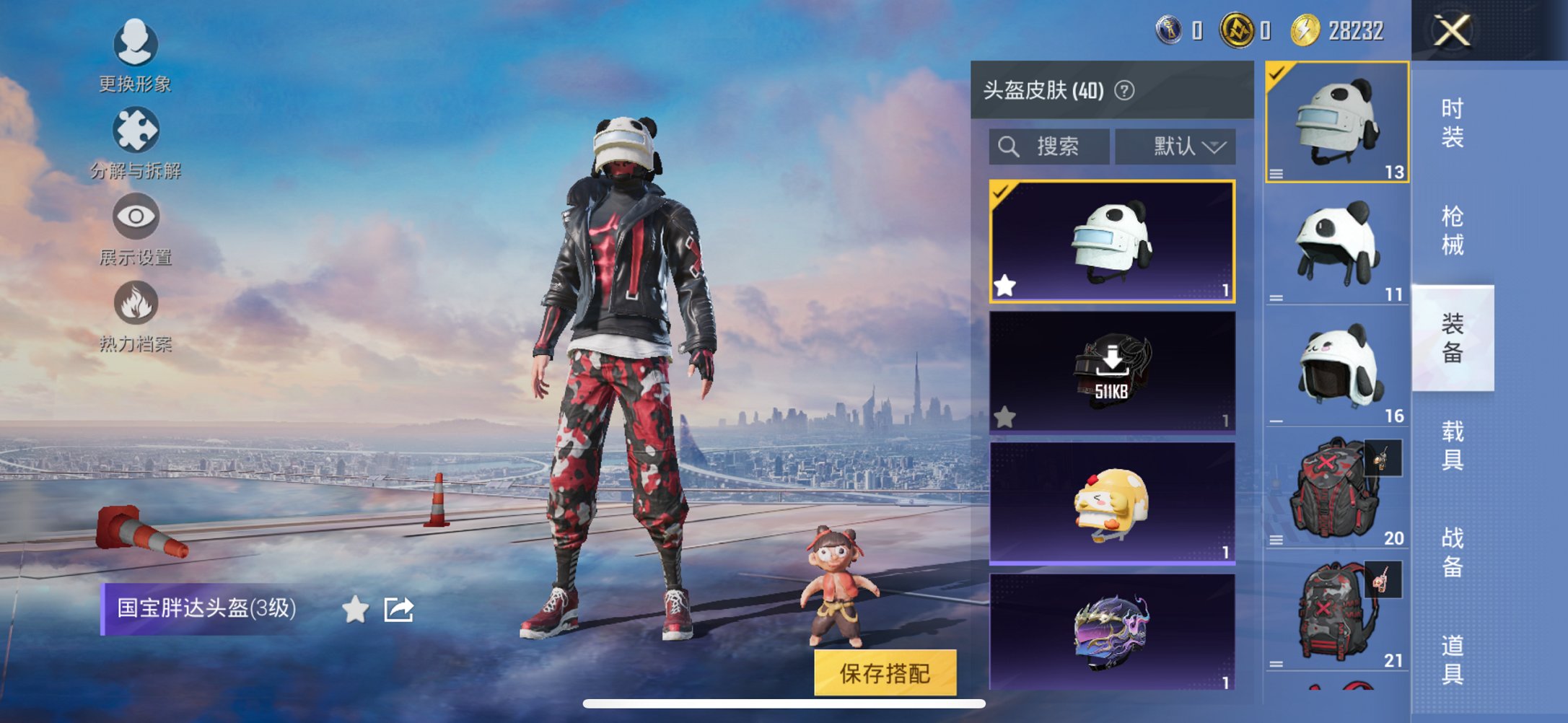Open the search magnifier in helmet skins
1568x723 pixels.
1007,146
